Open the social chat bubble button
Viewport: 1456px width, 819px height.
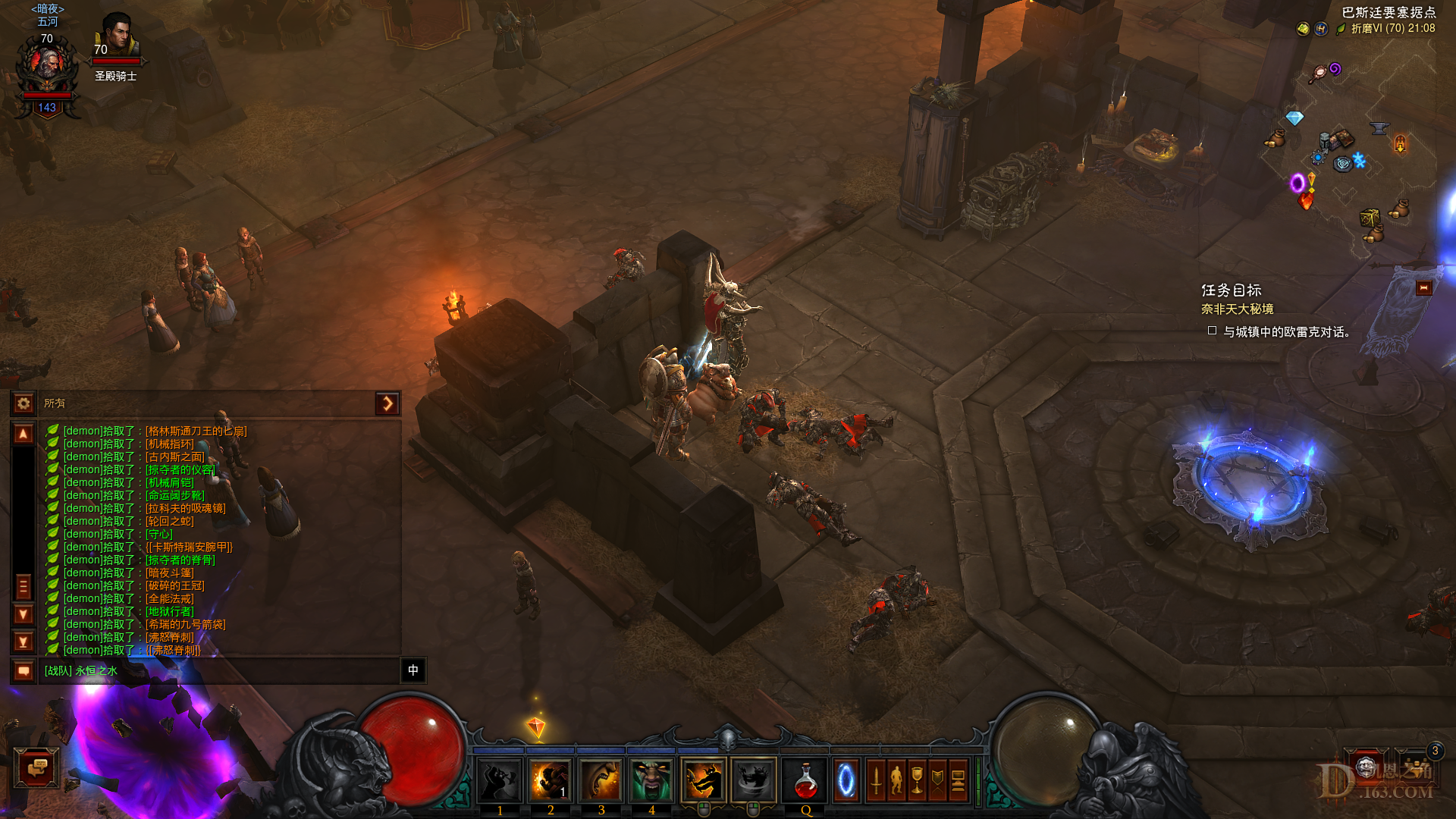click(36, 768)
